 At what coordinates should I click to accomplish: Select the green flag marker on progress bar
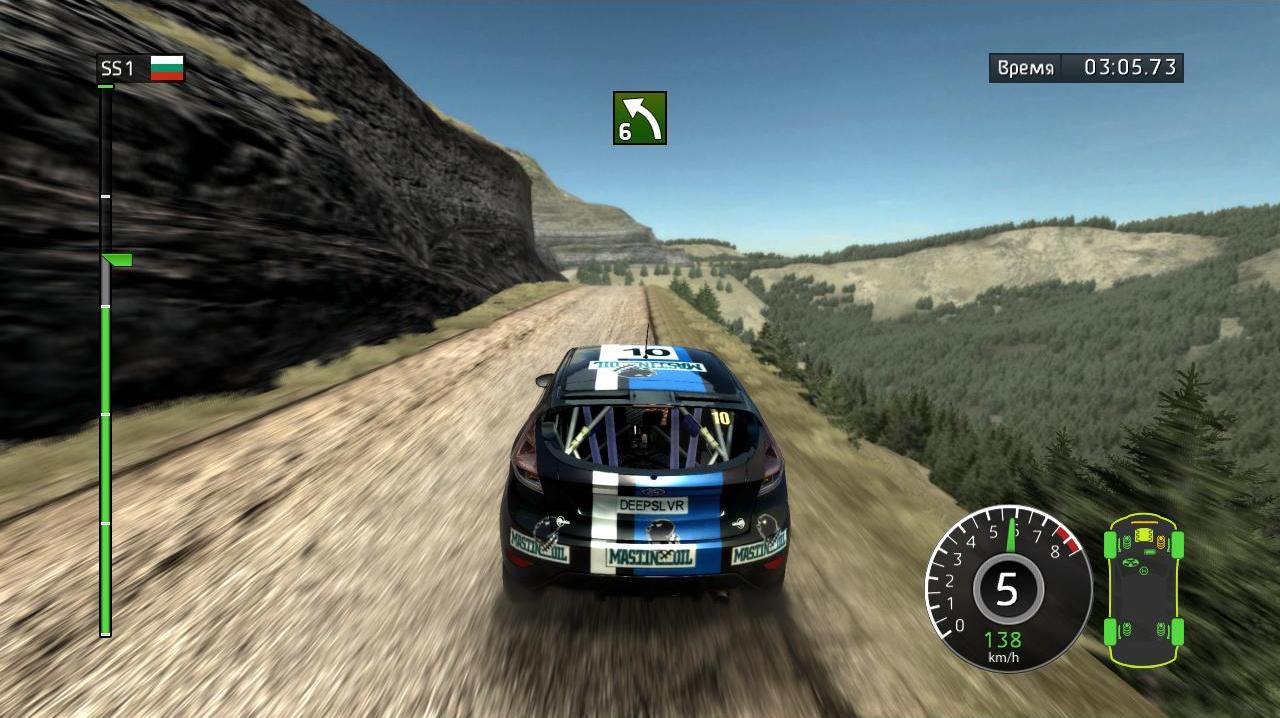[x=117, y=260]
